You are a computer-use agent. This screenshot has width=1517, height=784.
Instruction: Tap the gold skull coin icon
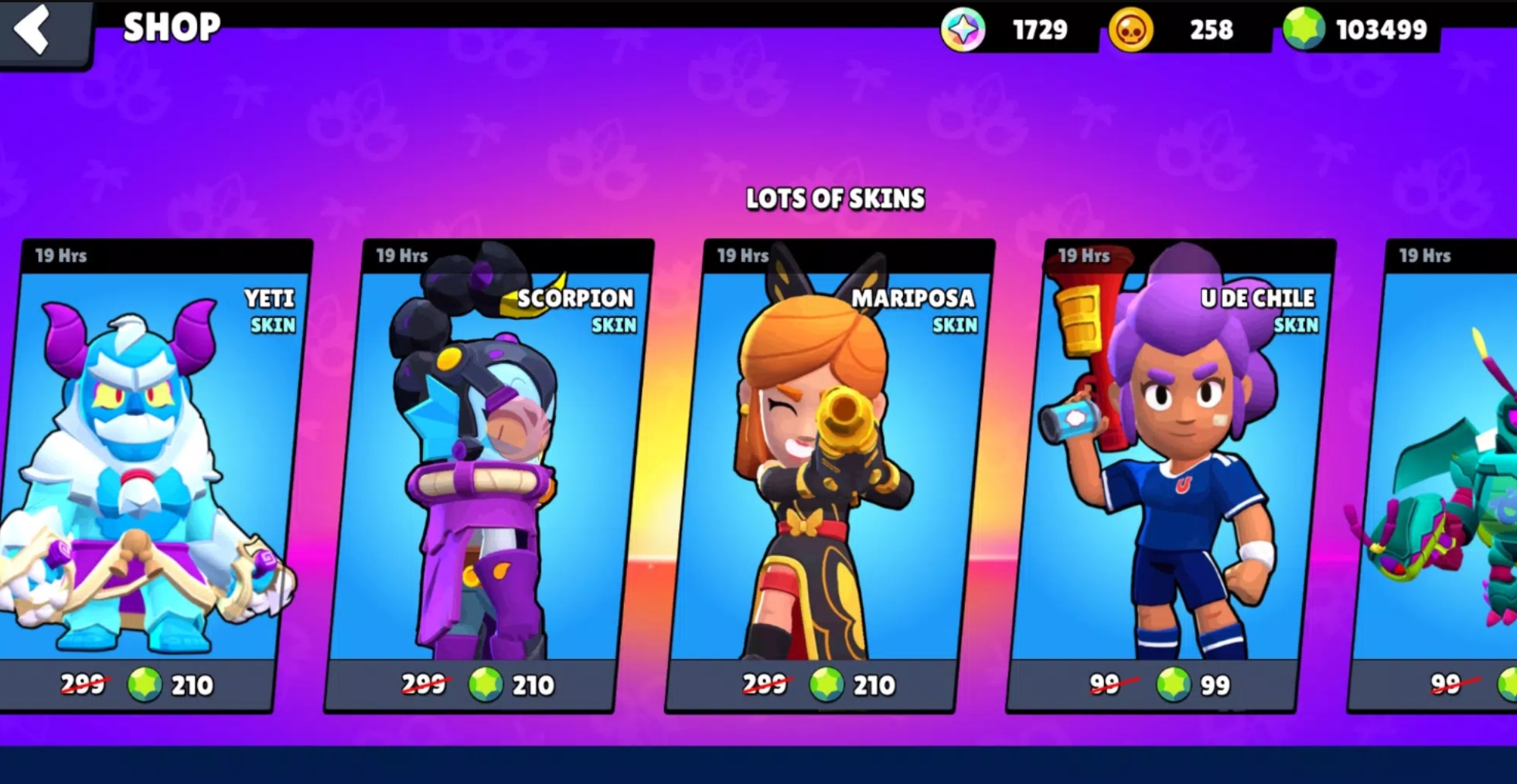1130,31
